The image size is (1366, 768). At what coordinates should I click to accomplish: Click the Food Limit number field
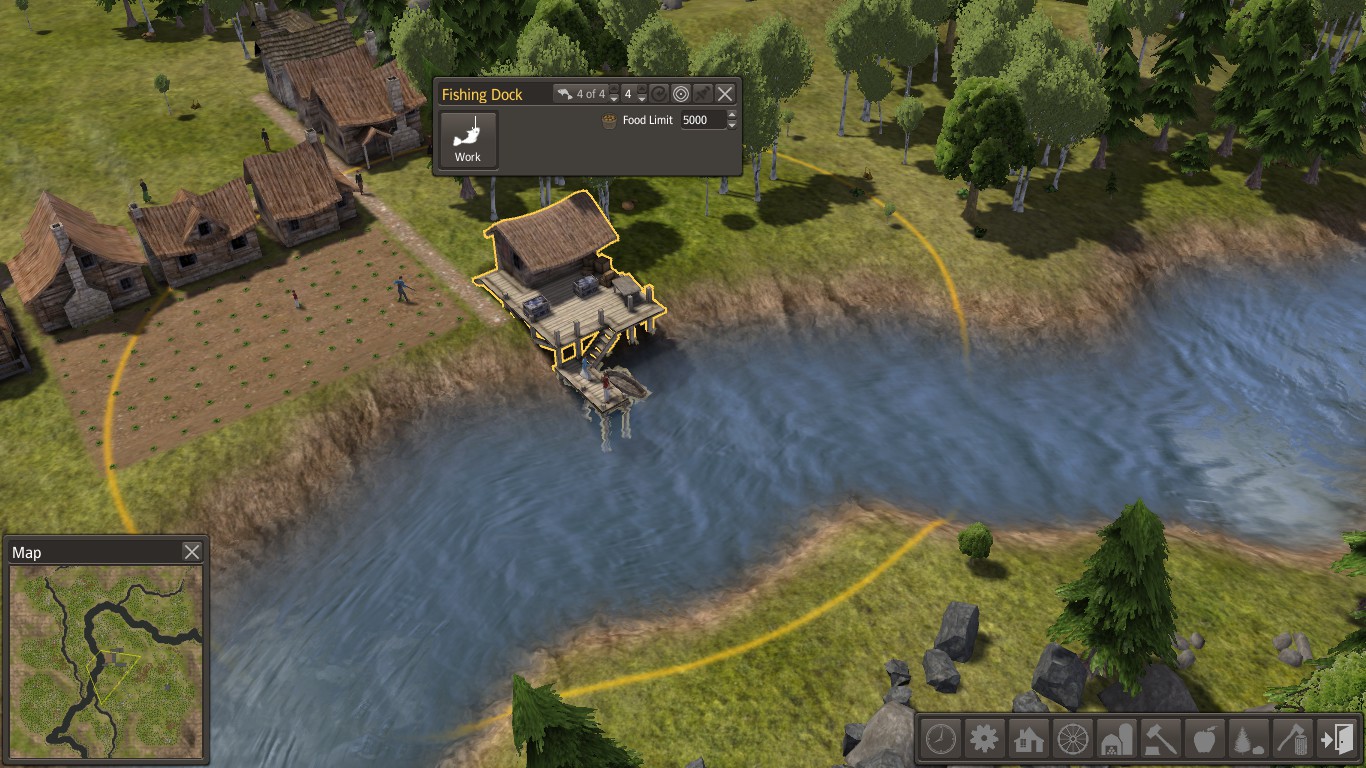pos(703,120)
